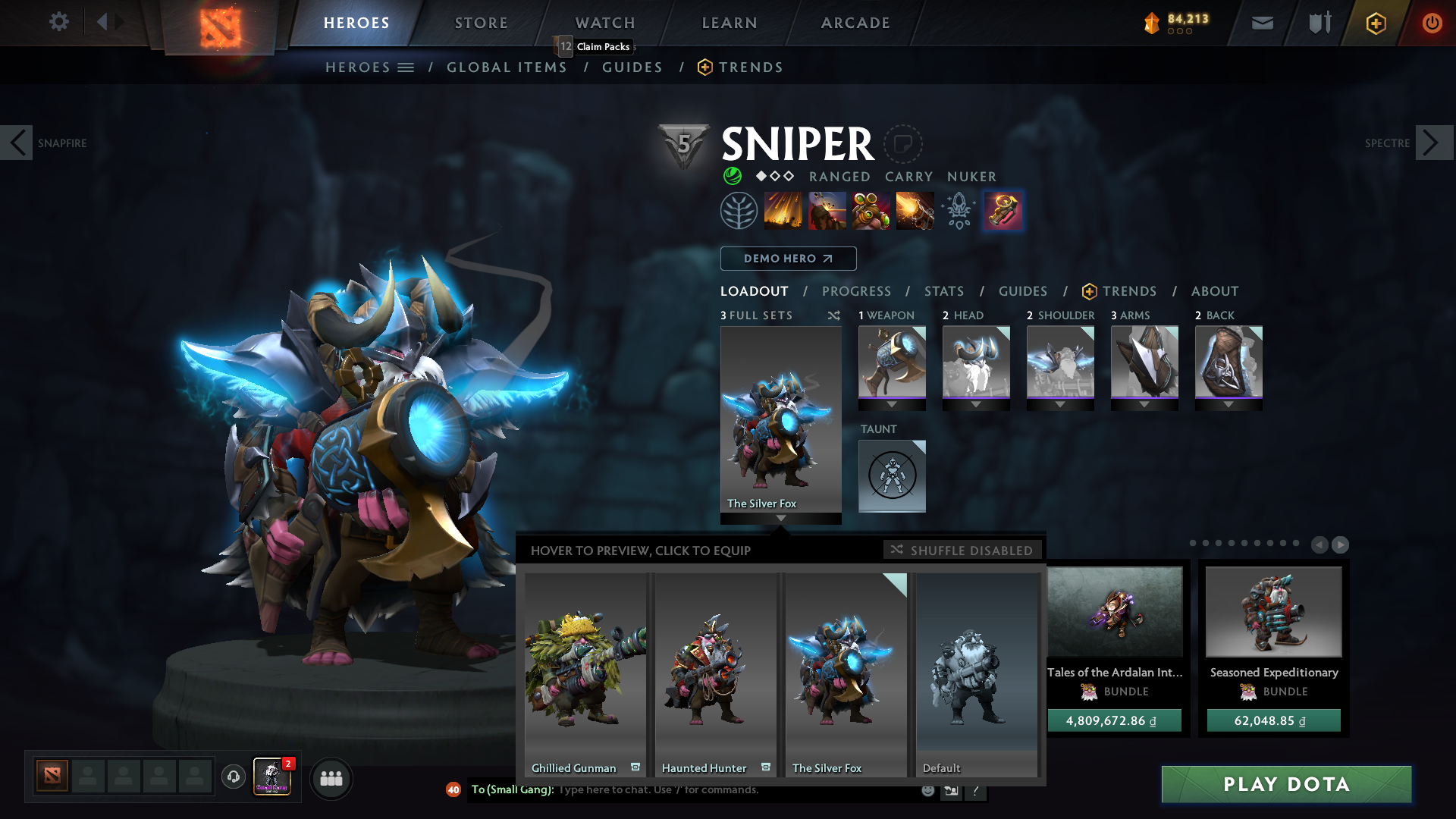Image resolution: width=1456 pixels, height=819 pixels.
Task: Open the Learn section
Action: [x=730, y=23]
